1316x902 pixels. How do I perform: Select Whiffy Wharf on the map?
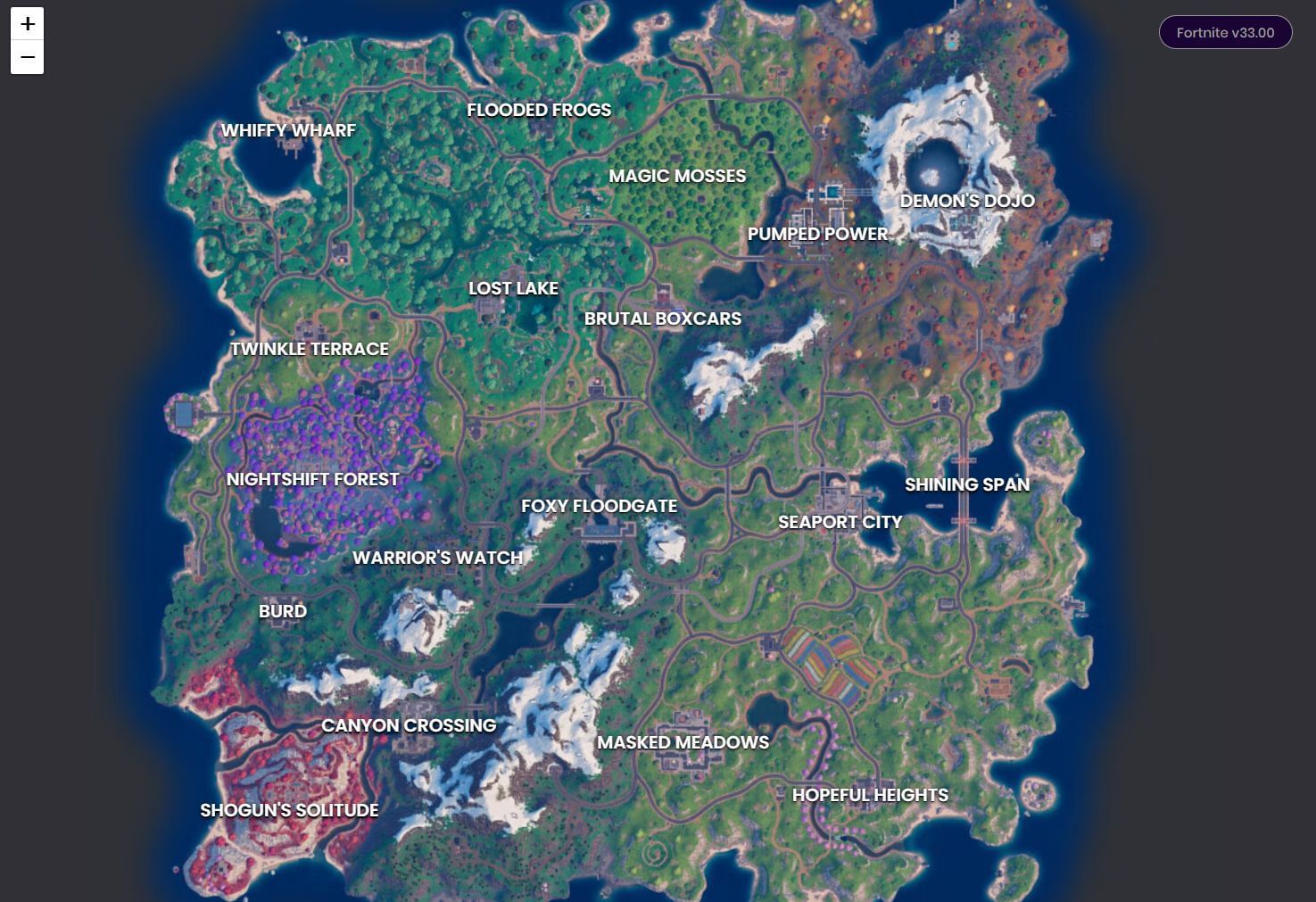tap(287, 130)
